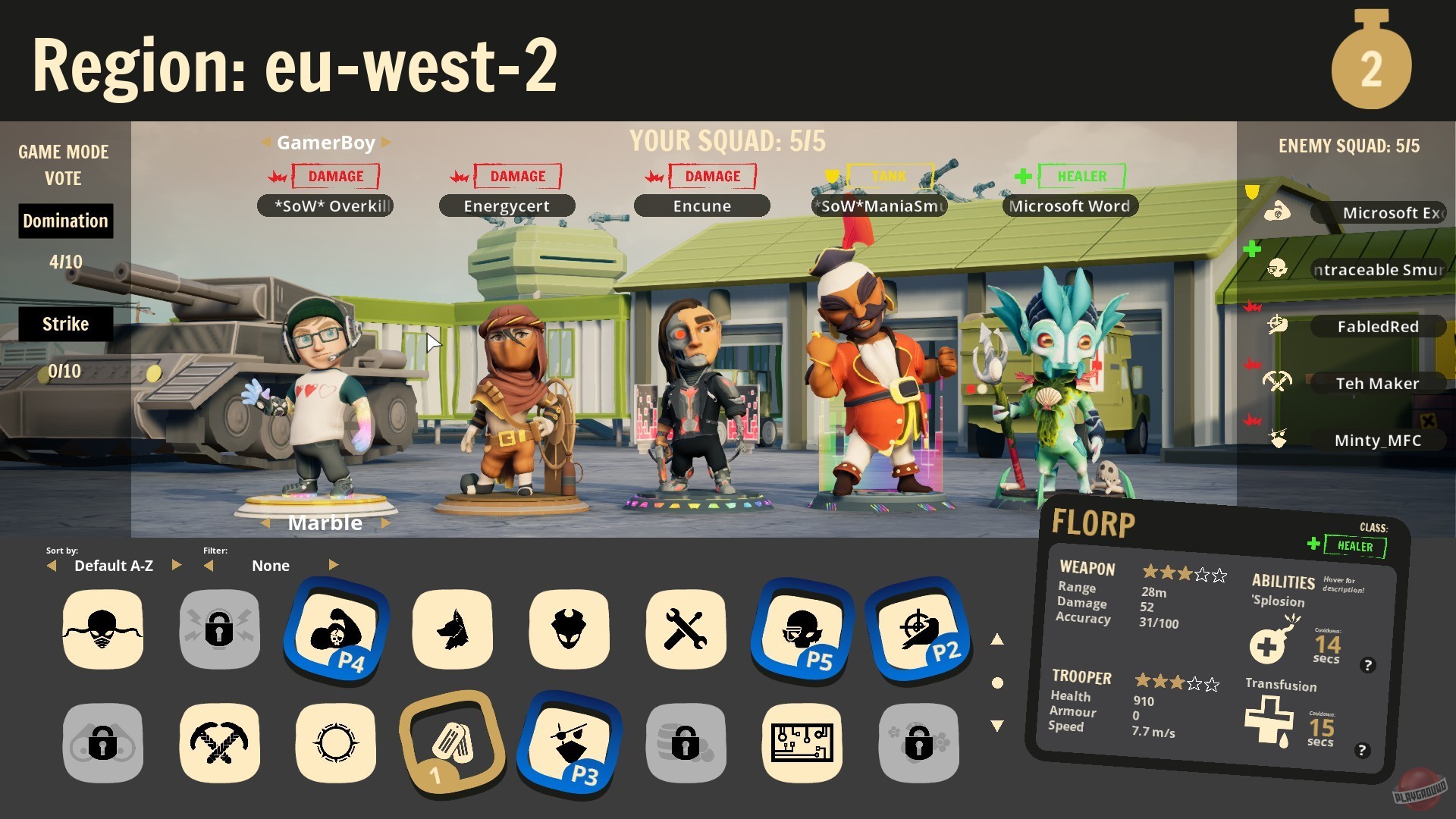1456x819 pixels.
Task: Select the masked skull trooper character icon
Action: coord(102,629)
